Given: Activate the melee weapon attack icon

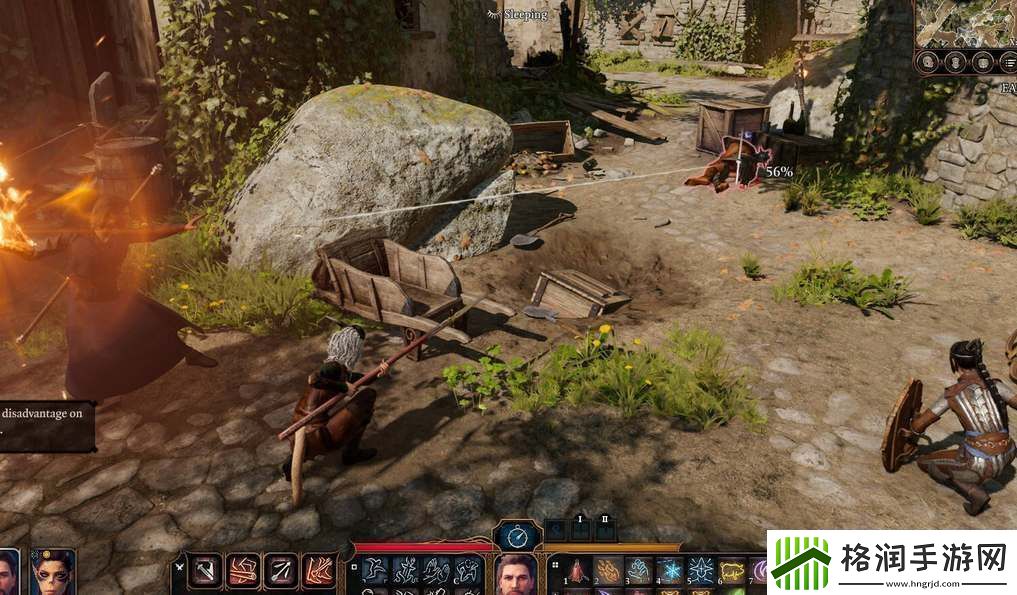Looking at the screenshot, I should [x=207, y=570].
